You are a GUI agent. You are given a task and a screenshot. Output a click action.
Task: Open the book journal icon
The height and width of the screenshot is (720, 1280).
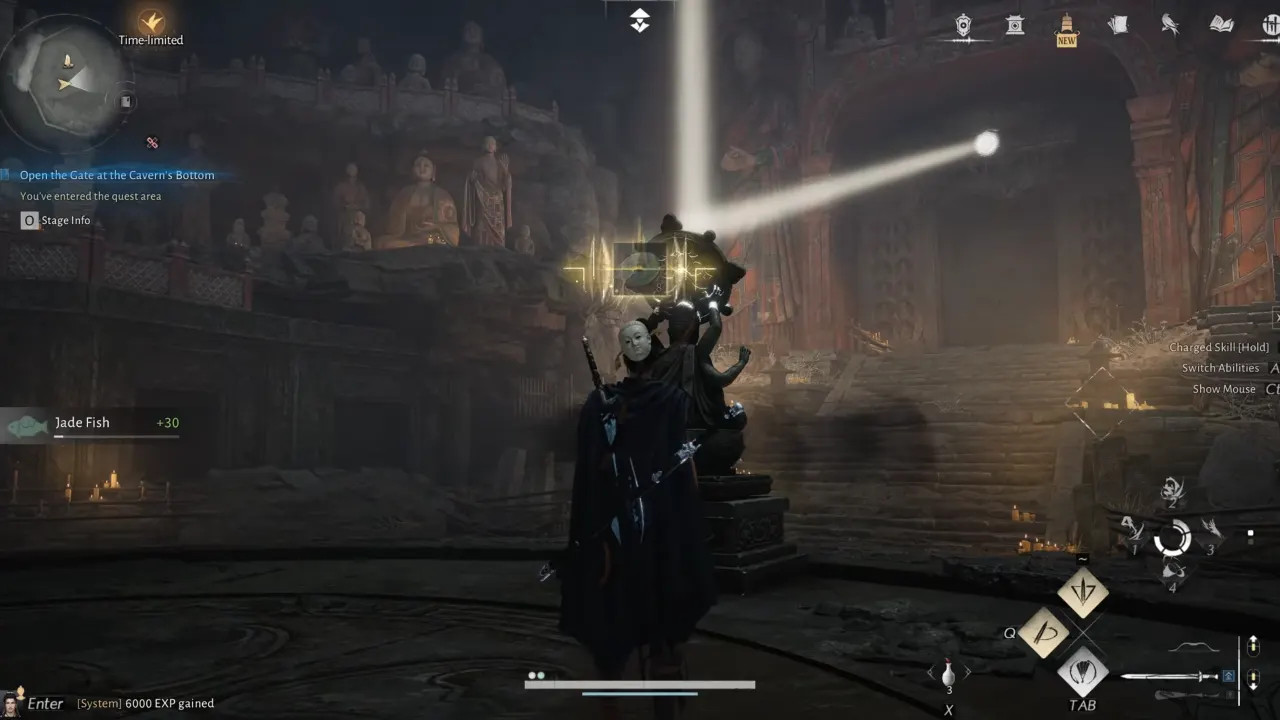[1221, 25]
